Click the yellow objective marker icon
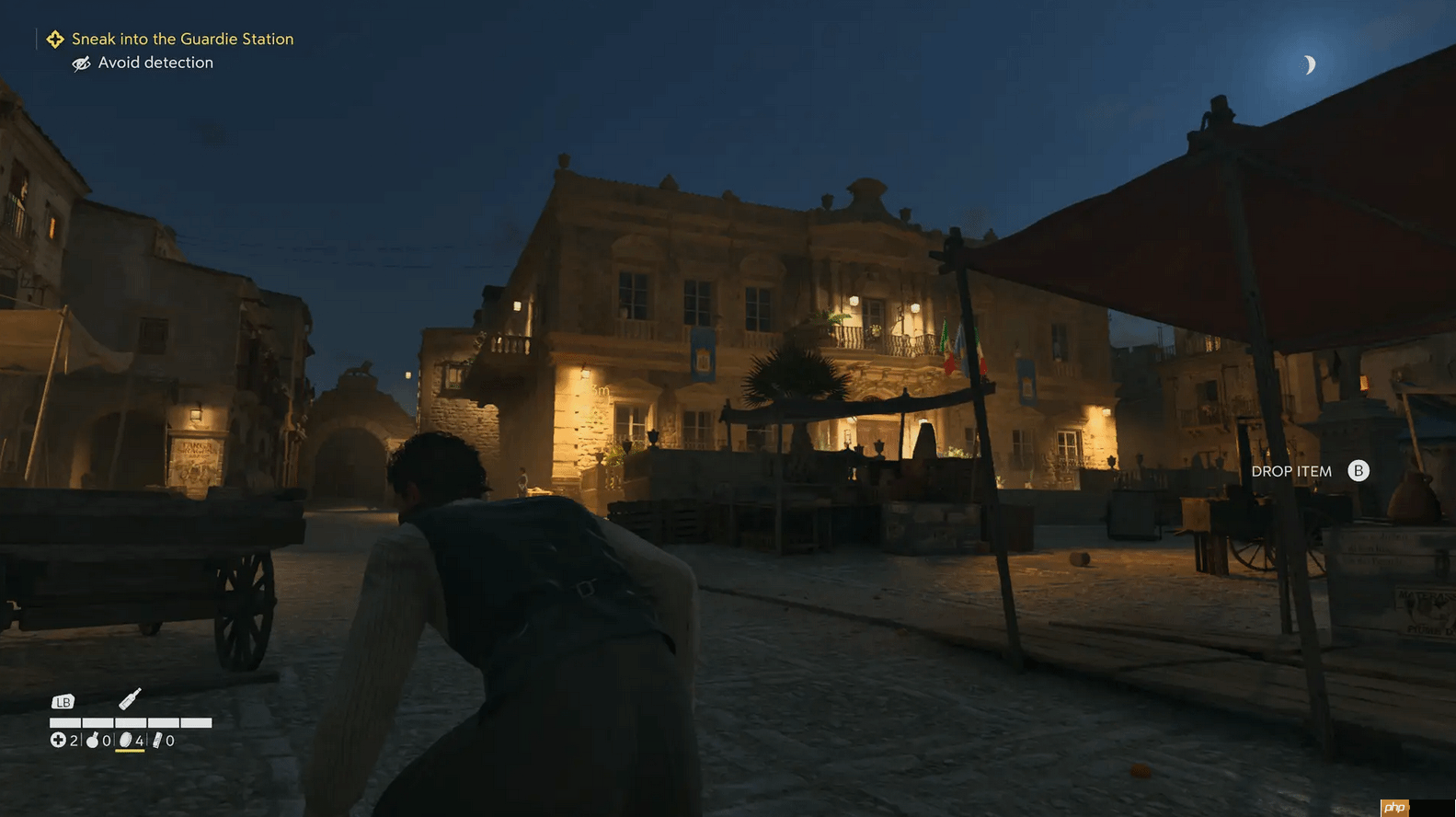The image size is (1456, 817). coord(55,39)
